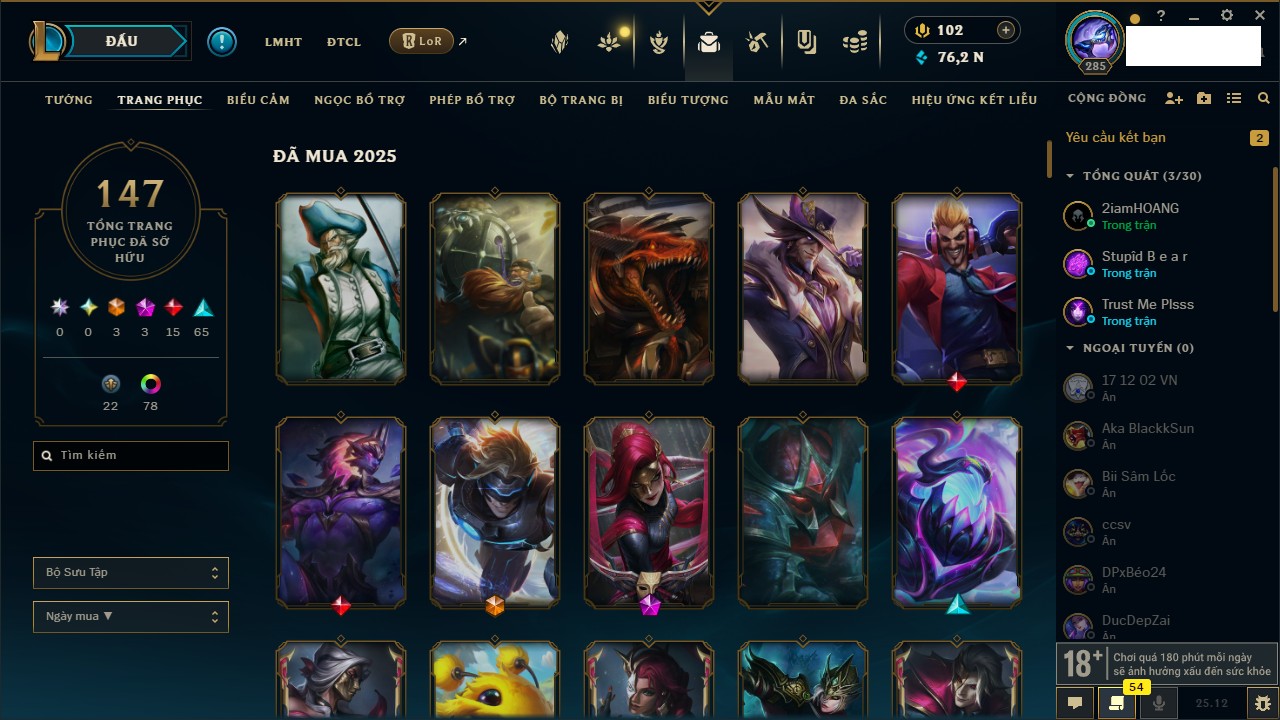The height and width of the screenshot is (720, 1280).
Task: Select the NGỌC BỔ TRỢ tab
Action: (360, 100)
